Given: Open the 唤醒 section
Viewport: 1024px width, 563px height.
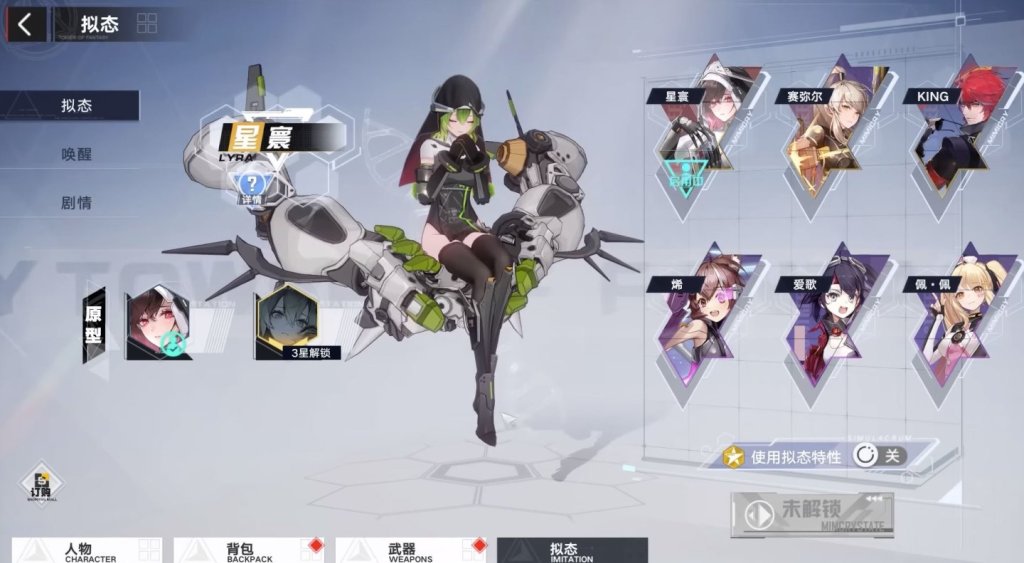Looking at the screenshot, I should click(76, 155).
